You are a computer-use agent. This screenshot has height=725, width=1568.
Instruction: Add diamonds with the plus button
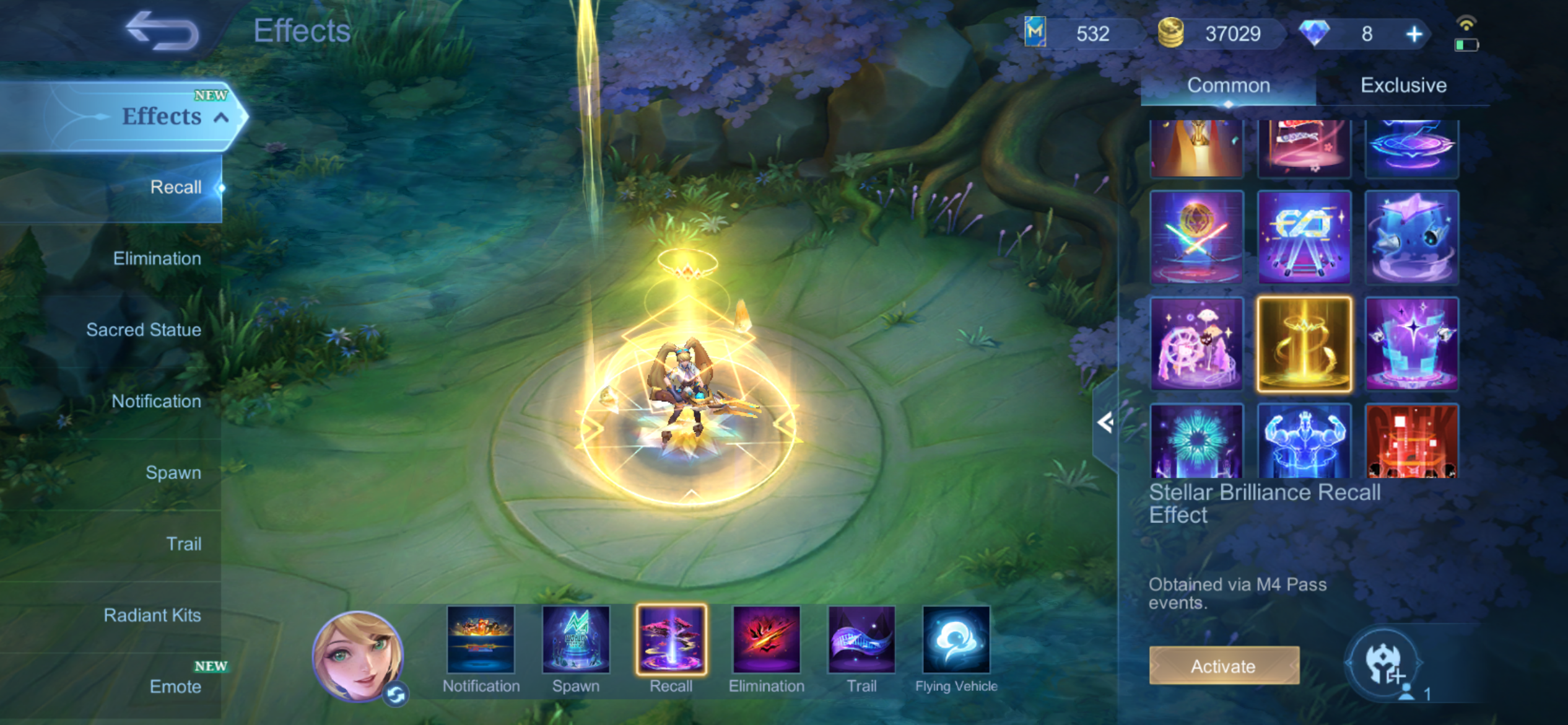point(1414,34)
